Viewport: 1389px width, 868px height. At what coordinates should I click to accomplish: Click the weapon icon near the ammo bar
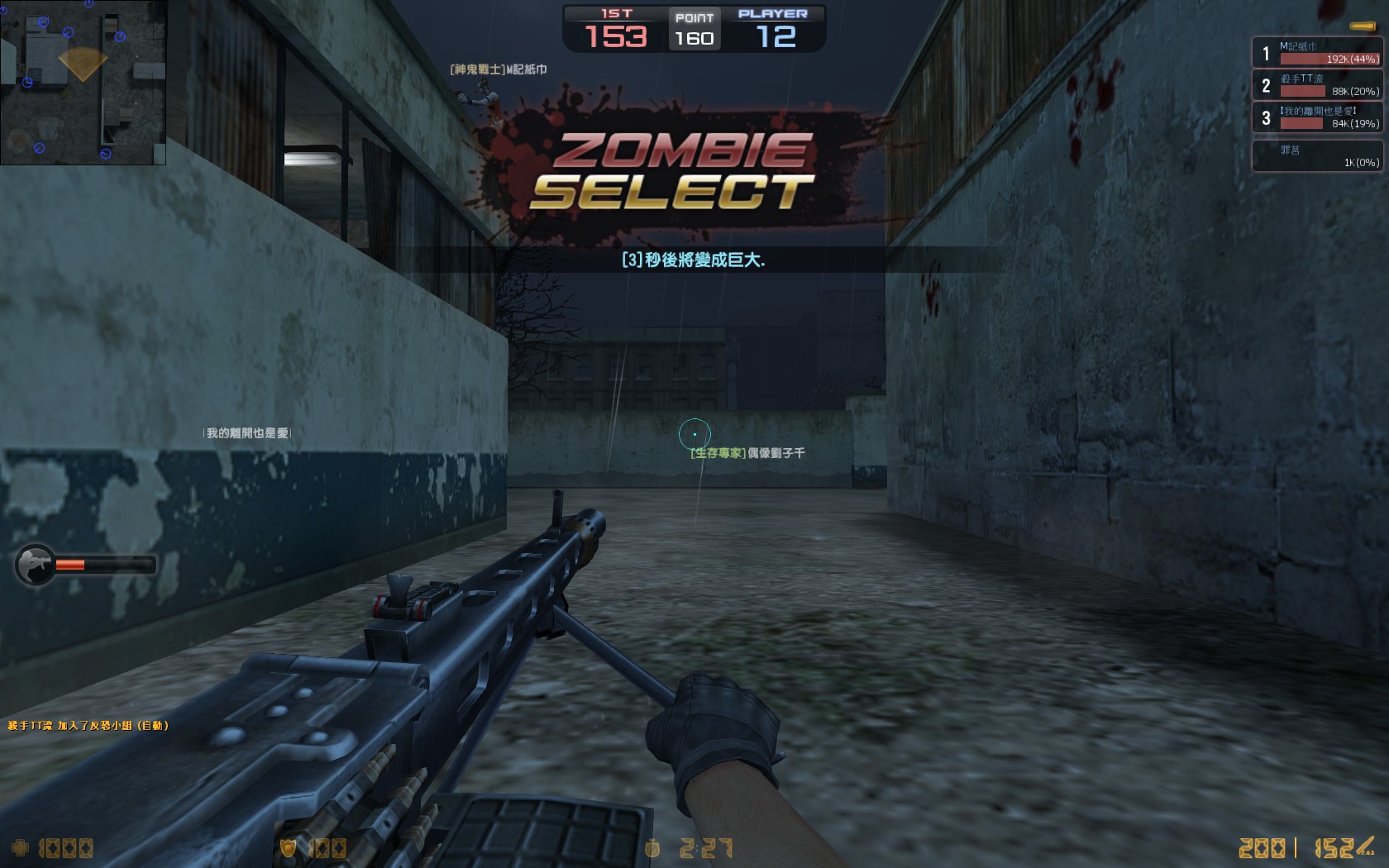35,565
